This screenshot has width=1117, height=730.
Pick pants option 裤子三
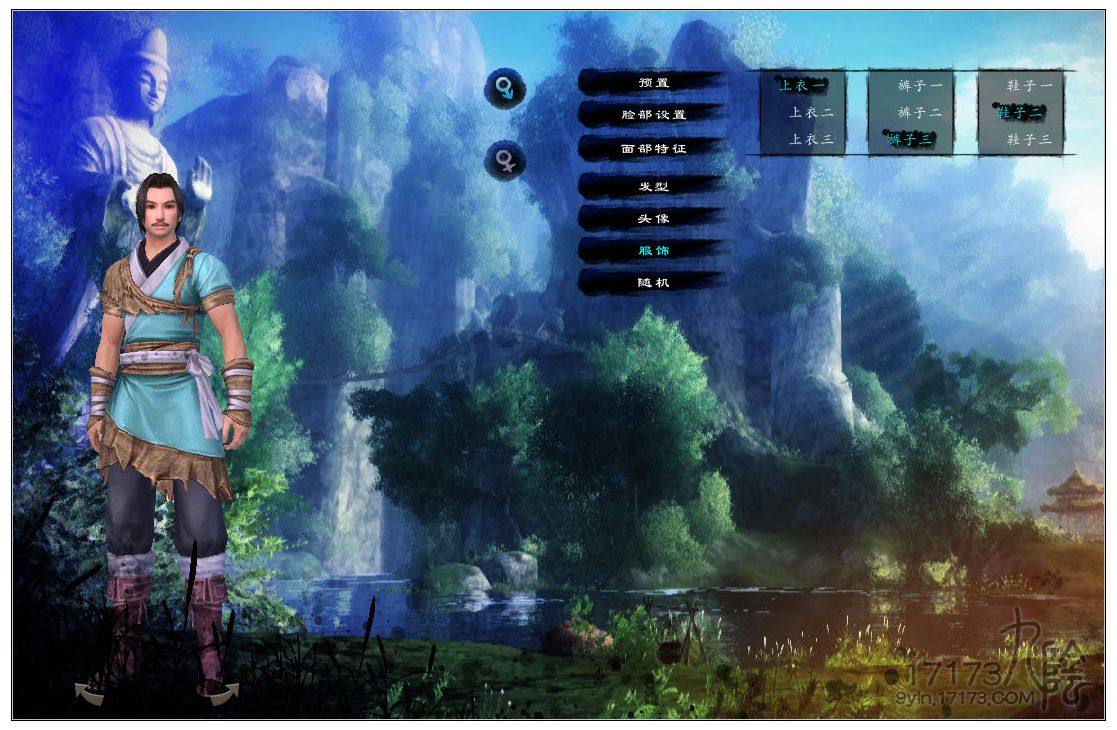911,140
